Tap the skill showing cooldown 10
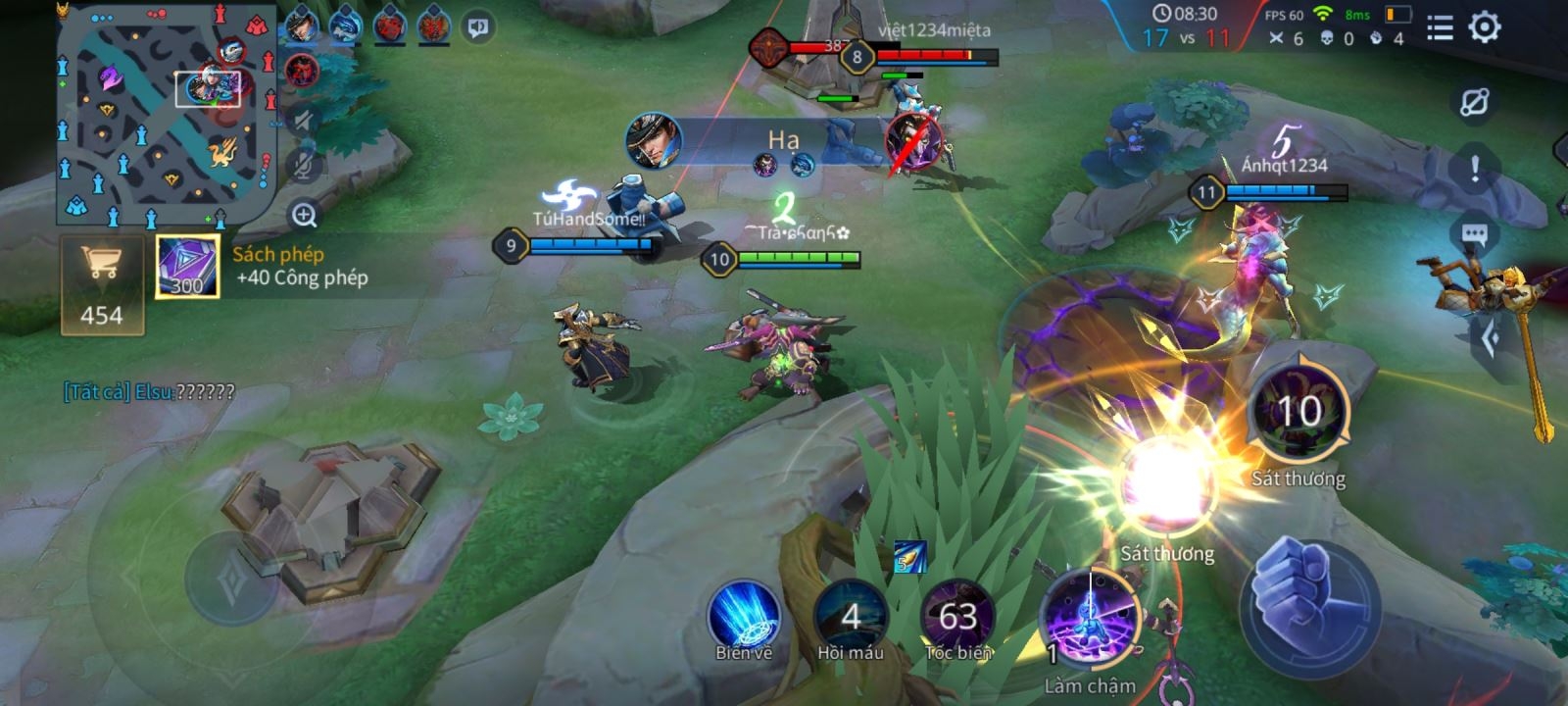The image size is (1568, 706). pyautogui.click(x=1298, y=412)
